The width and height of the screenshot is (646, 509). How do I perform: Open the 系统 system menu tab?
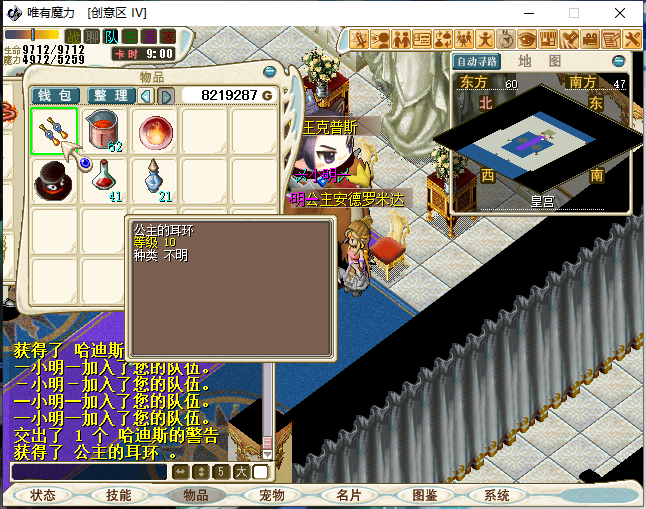(496, 495)
